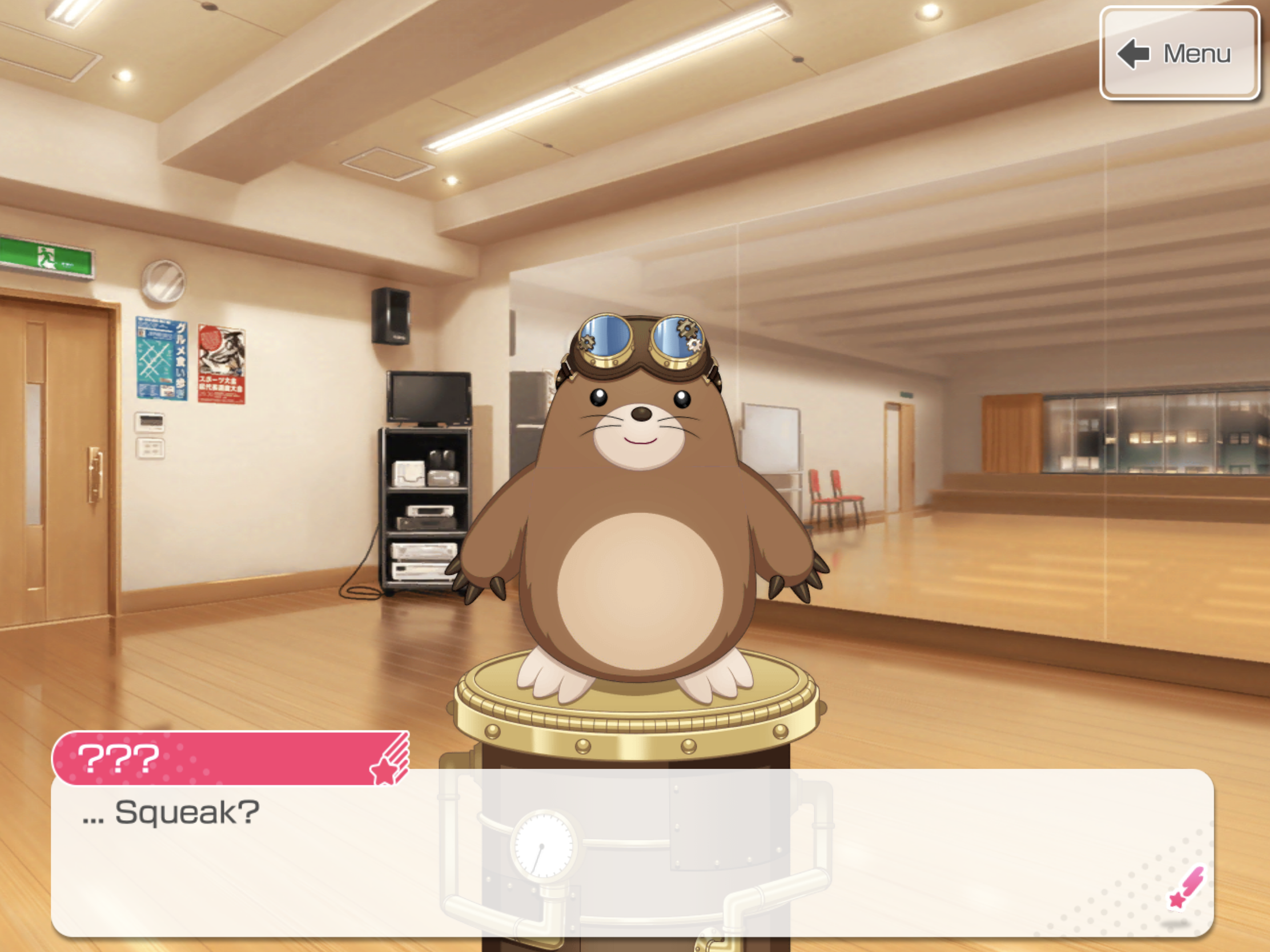
Task: Open the Menu button
Action: pos(1179,54)
